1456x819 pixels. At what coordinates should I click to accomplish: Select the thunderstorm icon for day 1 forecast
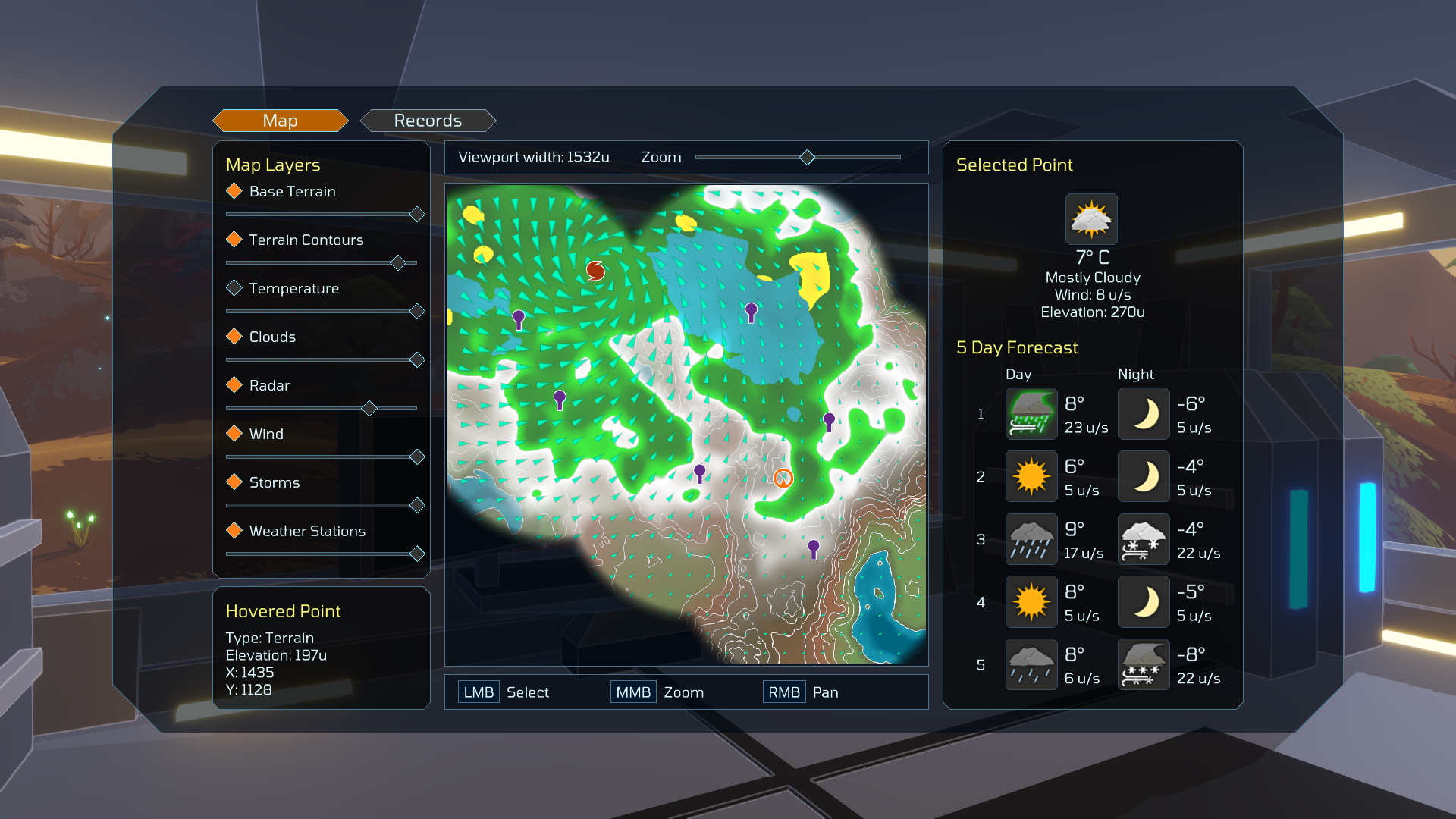click(1031, 413)
